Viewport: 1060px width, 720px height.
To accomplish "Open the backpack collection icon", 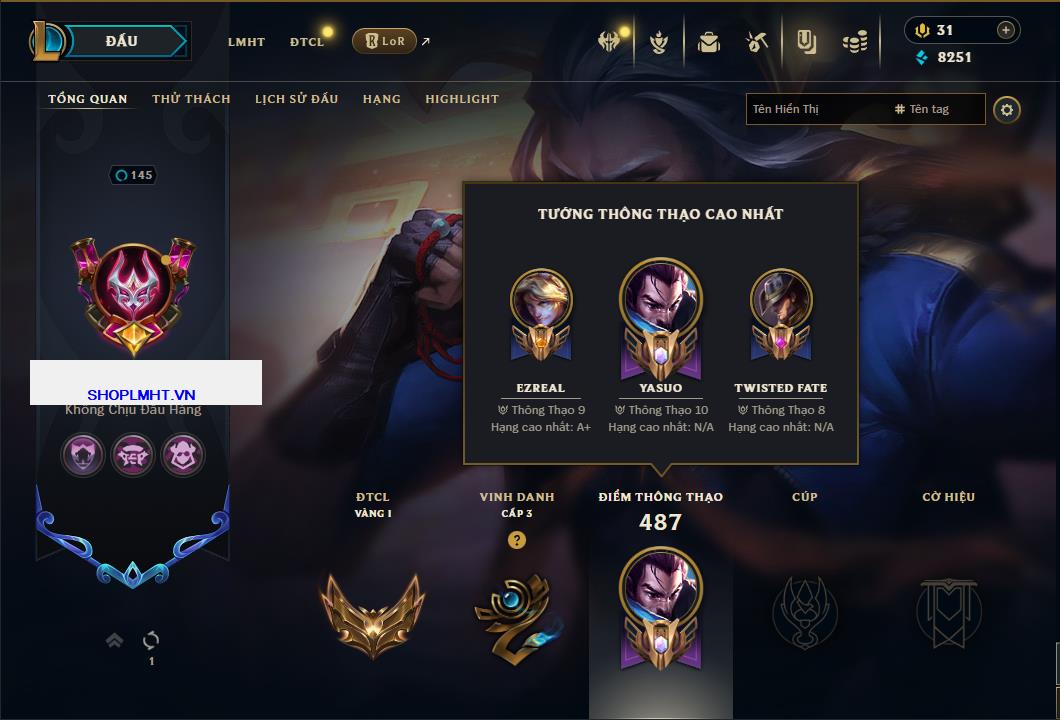I will pos(709,42).
